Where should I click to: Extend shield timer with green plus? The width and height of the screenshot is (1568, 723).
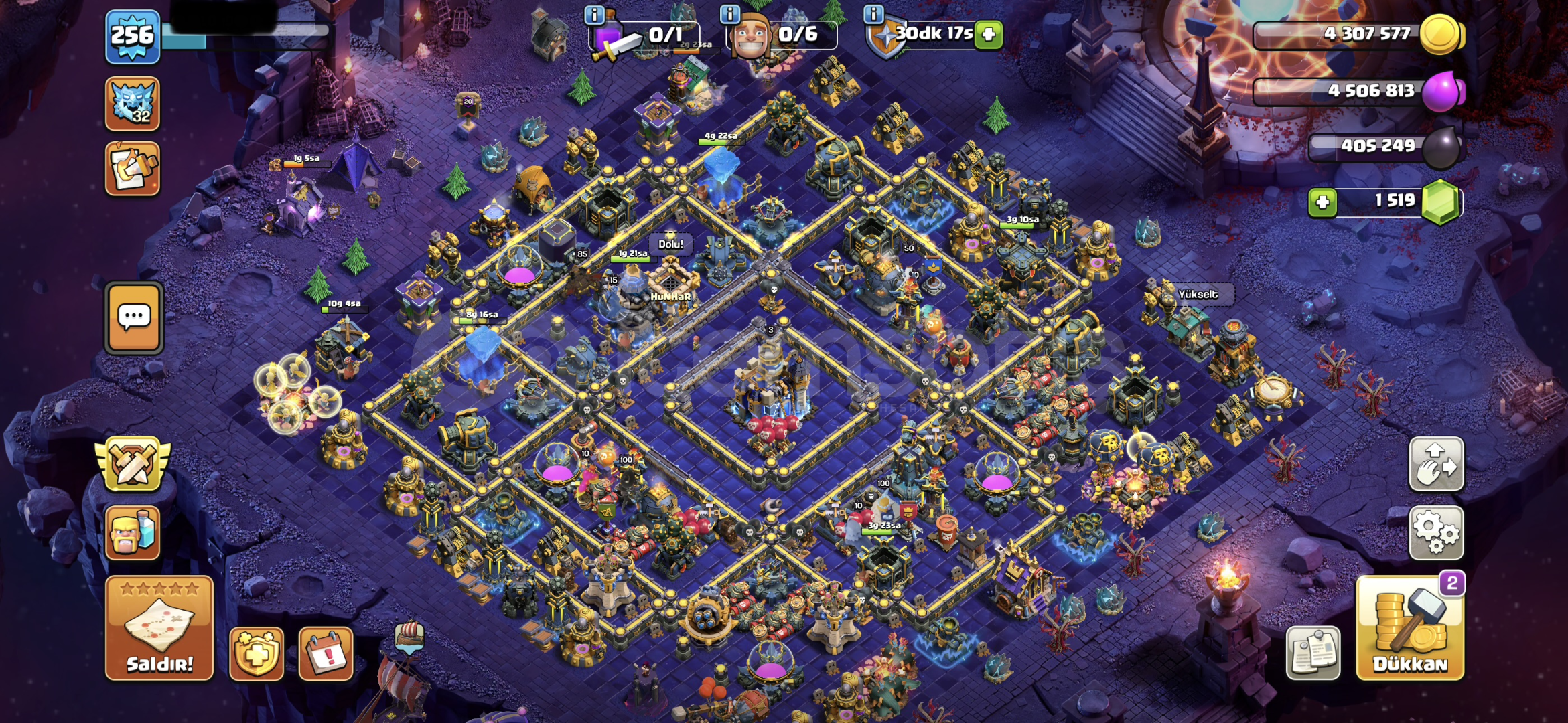point(989,33)
